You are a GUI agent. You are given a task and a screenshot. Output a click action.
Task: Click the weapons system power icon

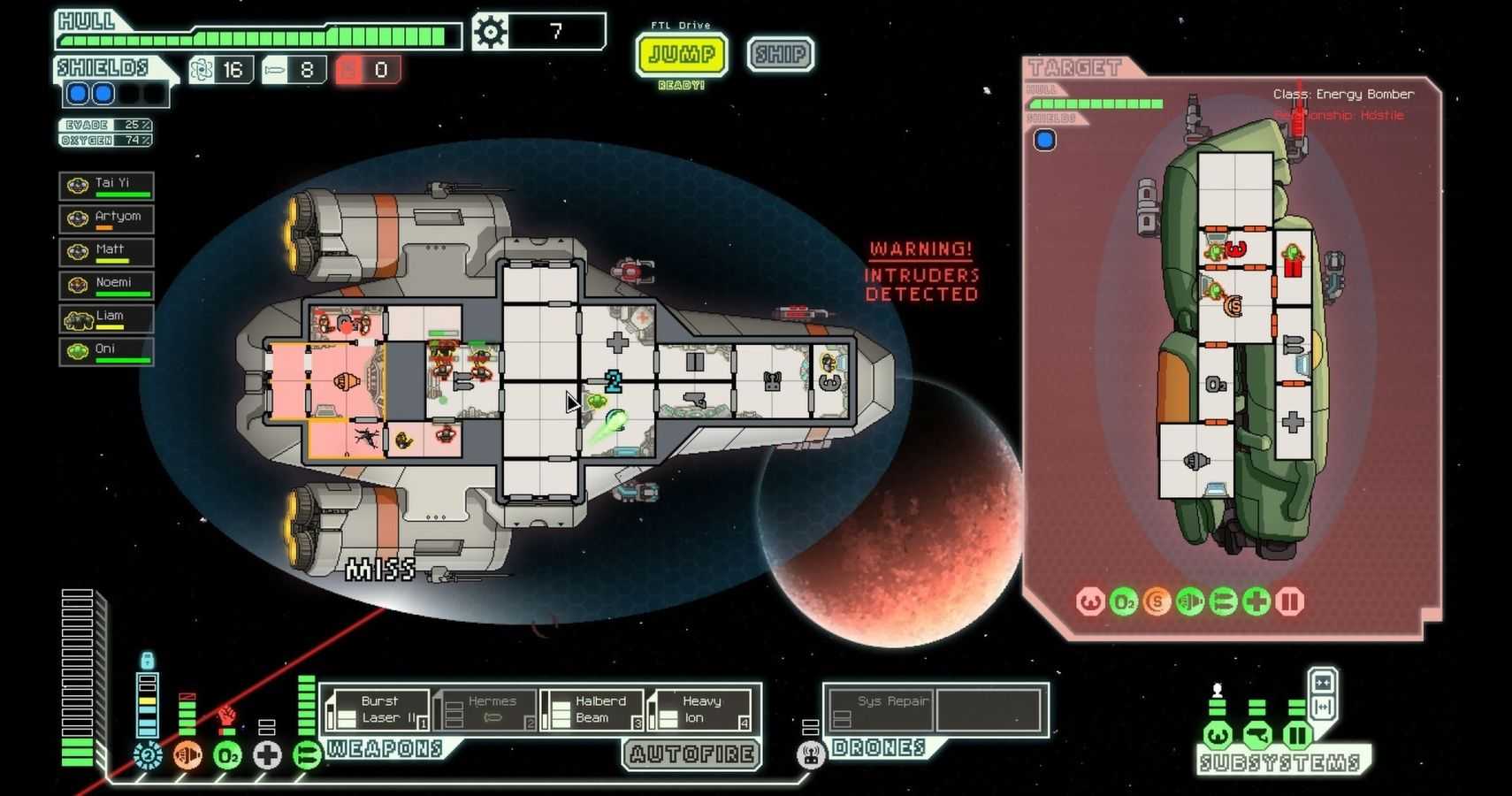click(x=307, y=755)
